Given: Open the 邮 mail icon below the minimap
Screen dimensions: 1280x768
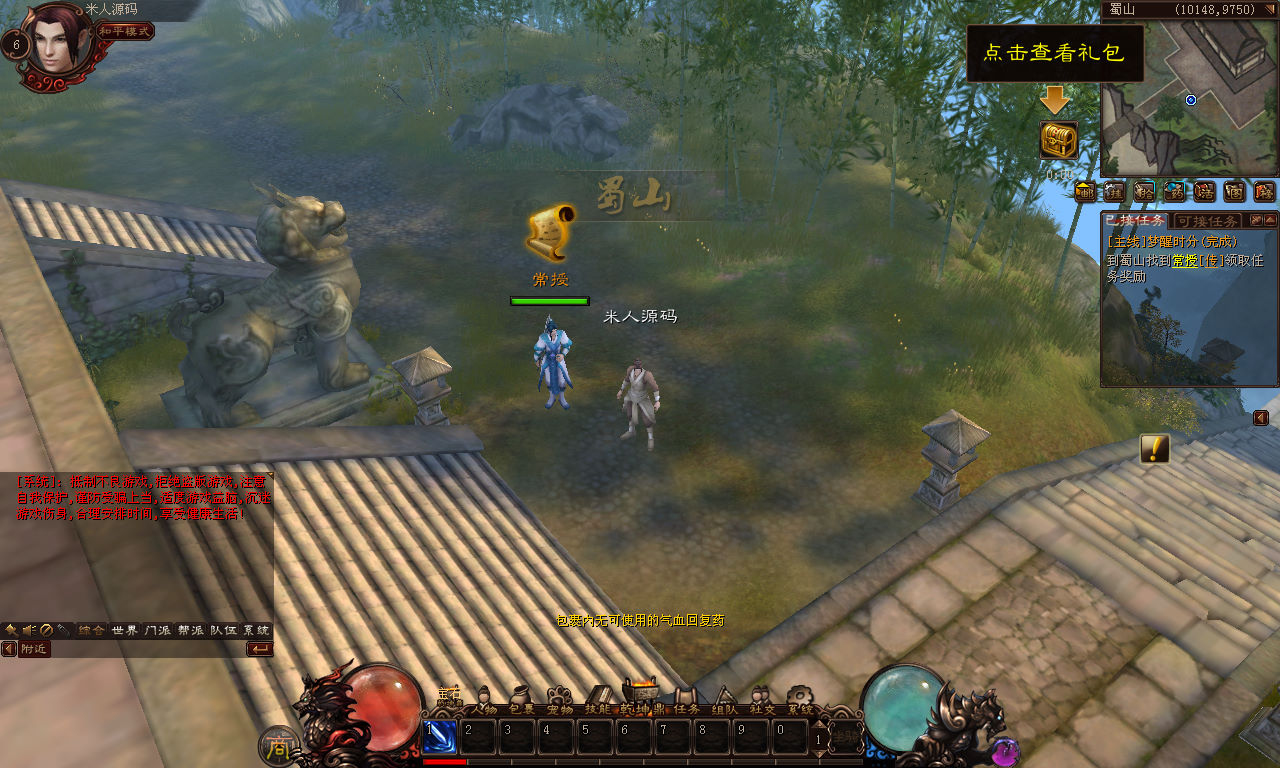Looking at the screenshot, I should pos(1085,191).
